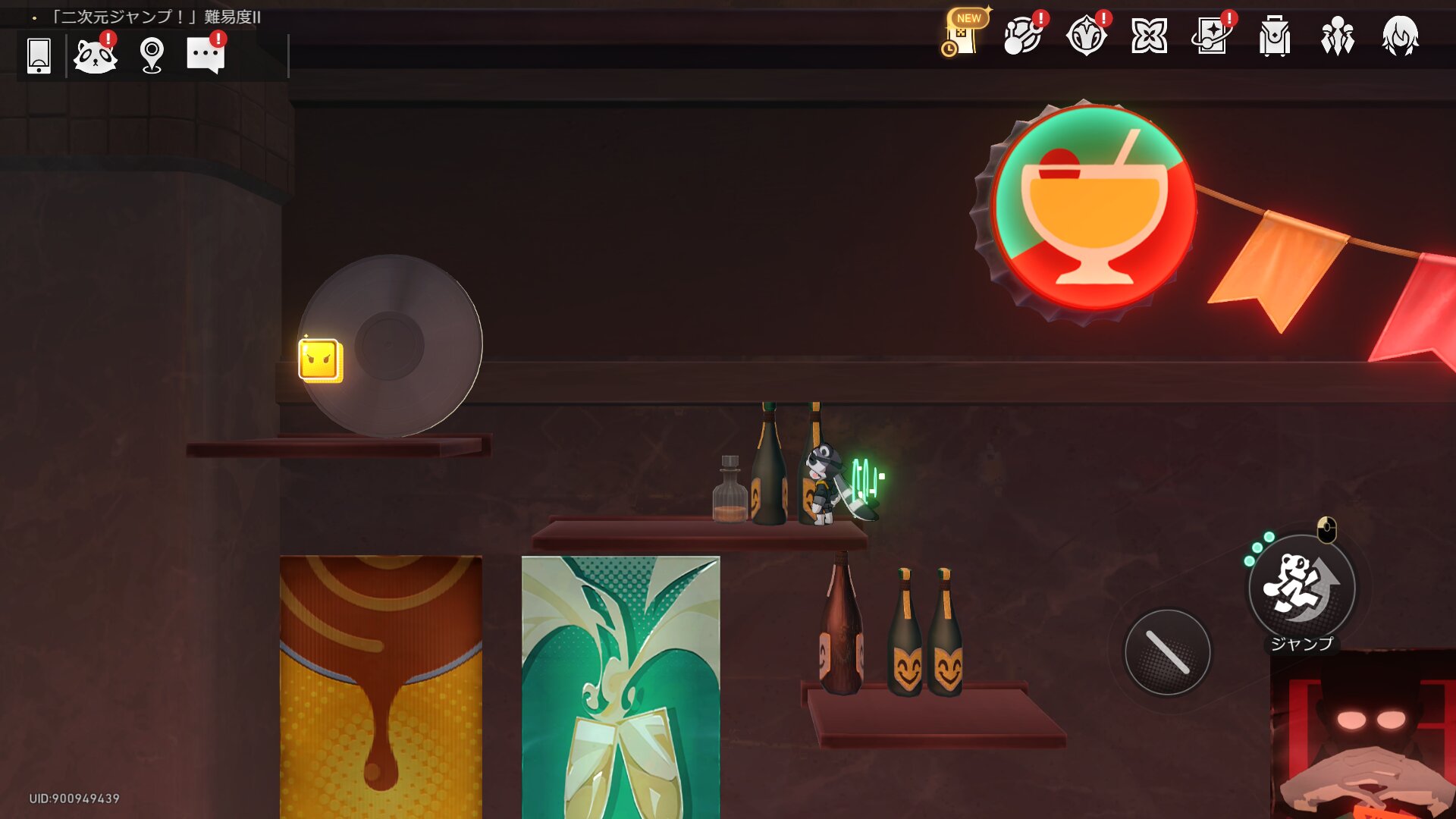Open the map pin icon
This screenshot has height=819, width=1456.
(152, 55)
